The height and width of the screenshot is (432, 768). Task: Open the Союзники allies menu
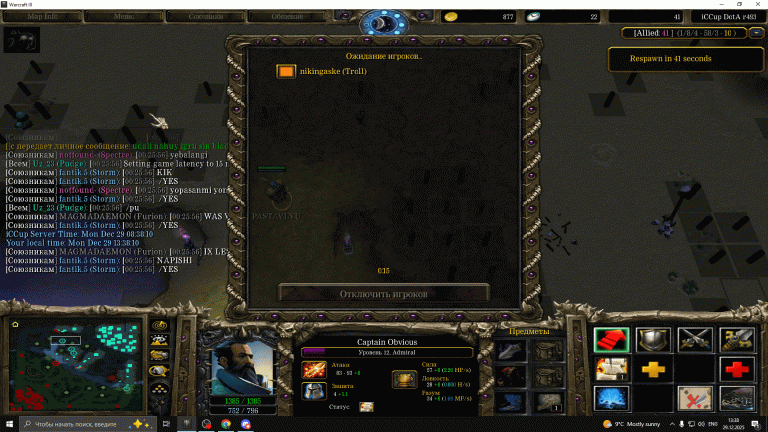(209, 17)
